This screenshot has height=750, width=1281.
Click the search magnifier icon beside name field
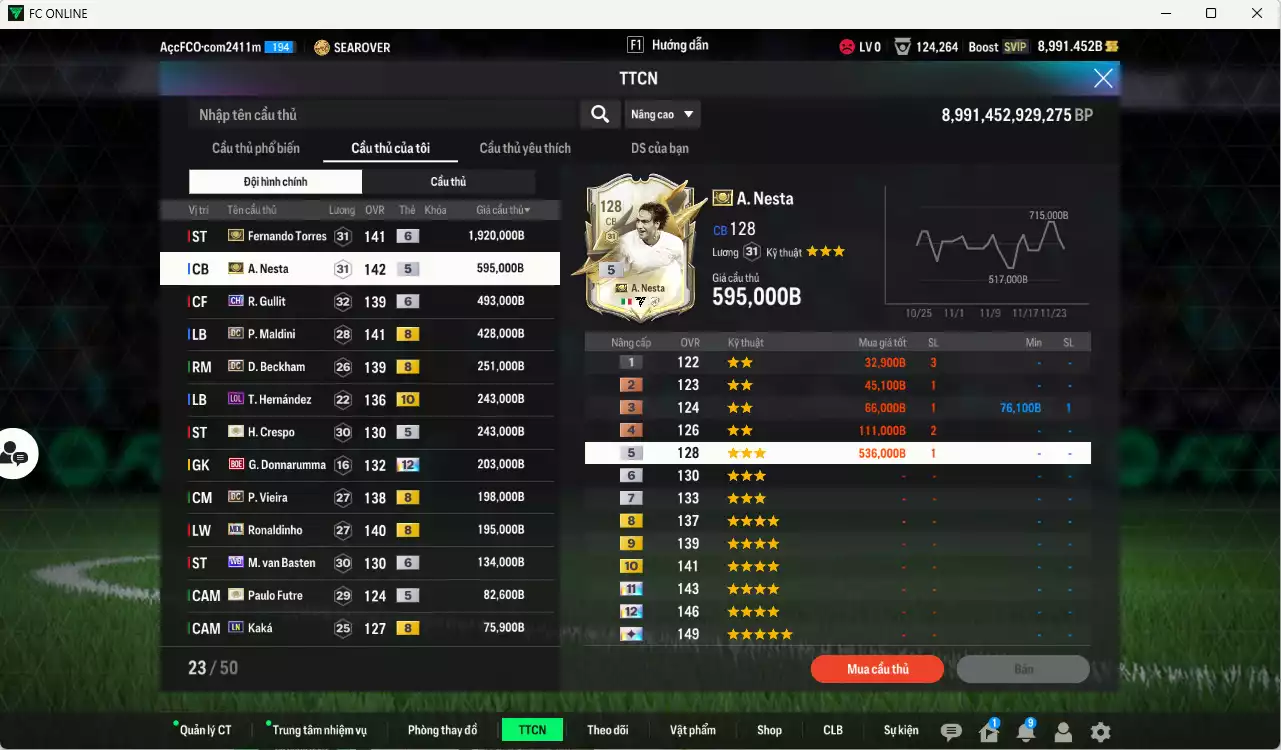(x=600, y=114)
